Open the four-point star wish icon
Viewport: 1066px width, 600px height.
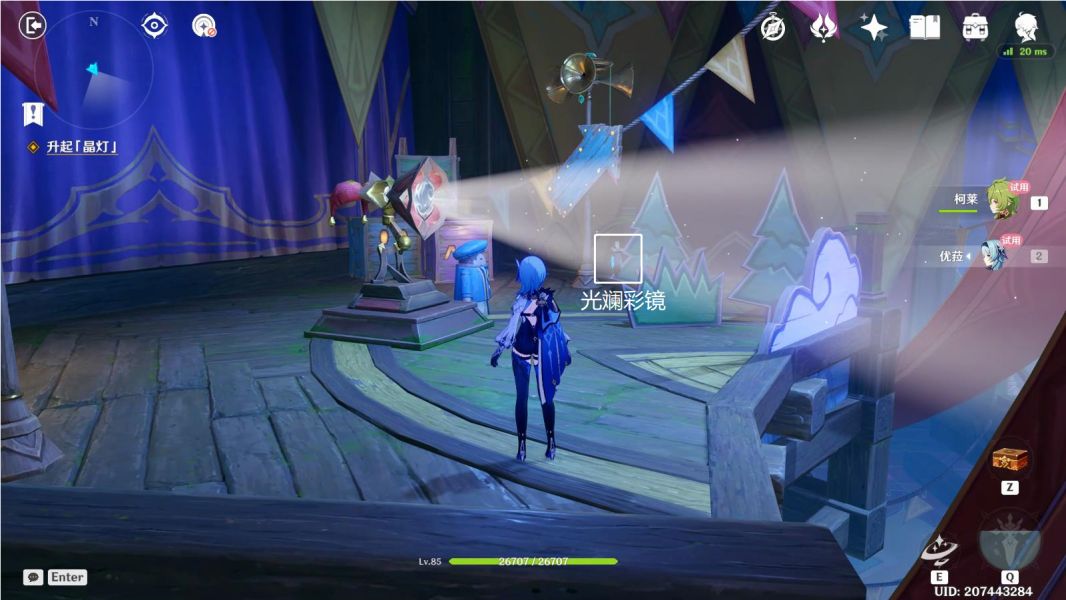tap(873, 27)
